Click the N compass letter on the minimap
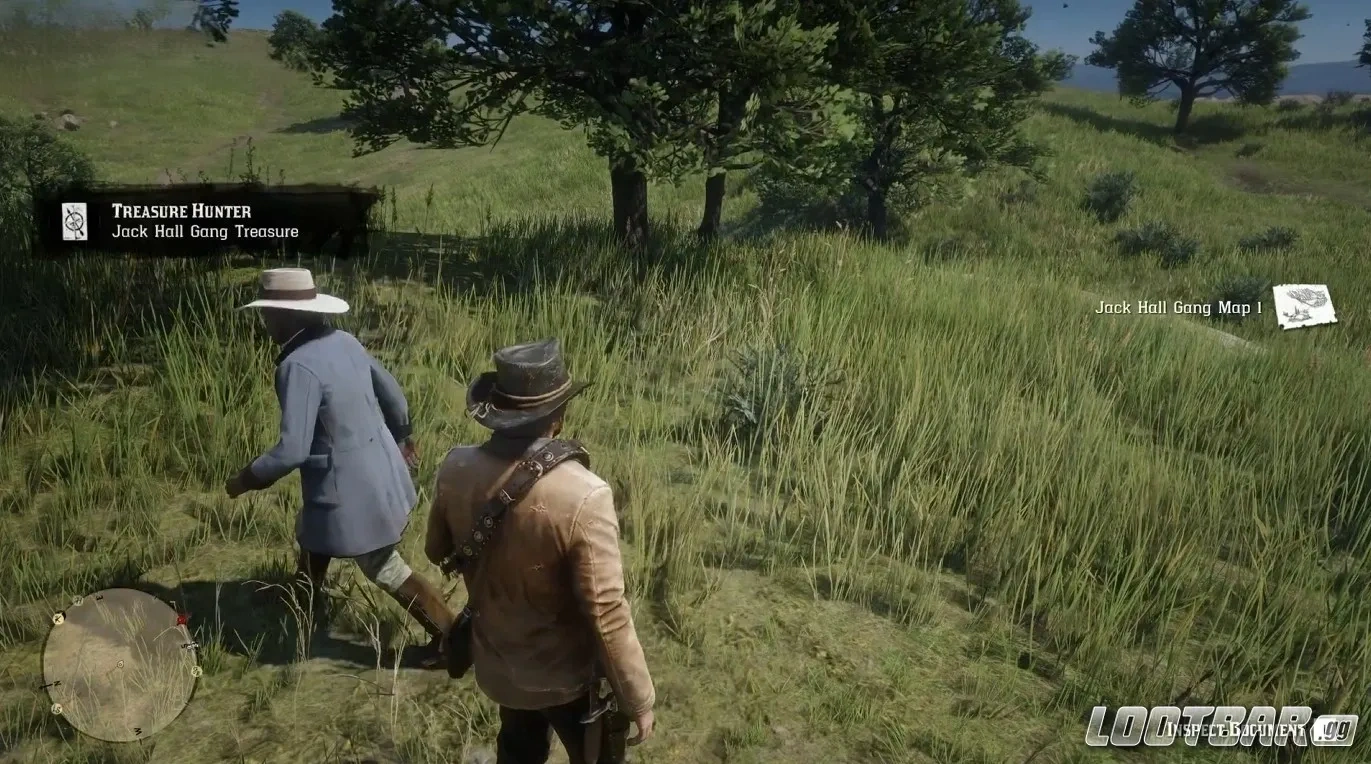The image size is (1371, 764). click(x=56, y=684)
